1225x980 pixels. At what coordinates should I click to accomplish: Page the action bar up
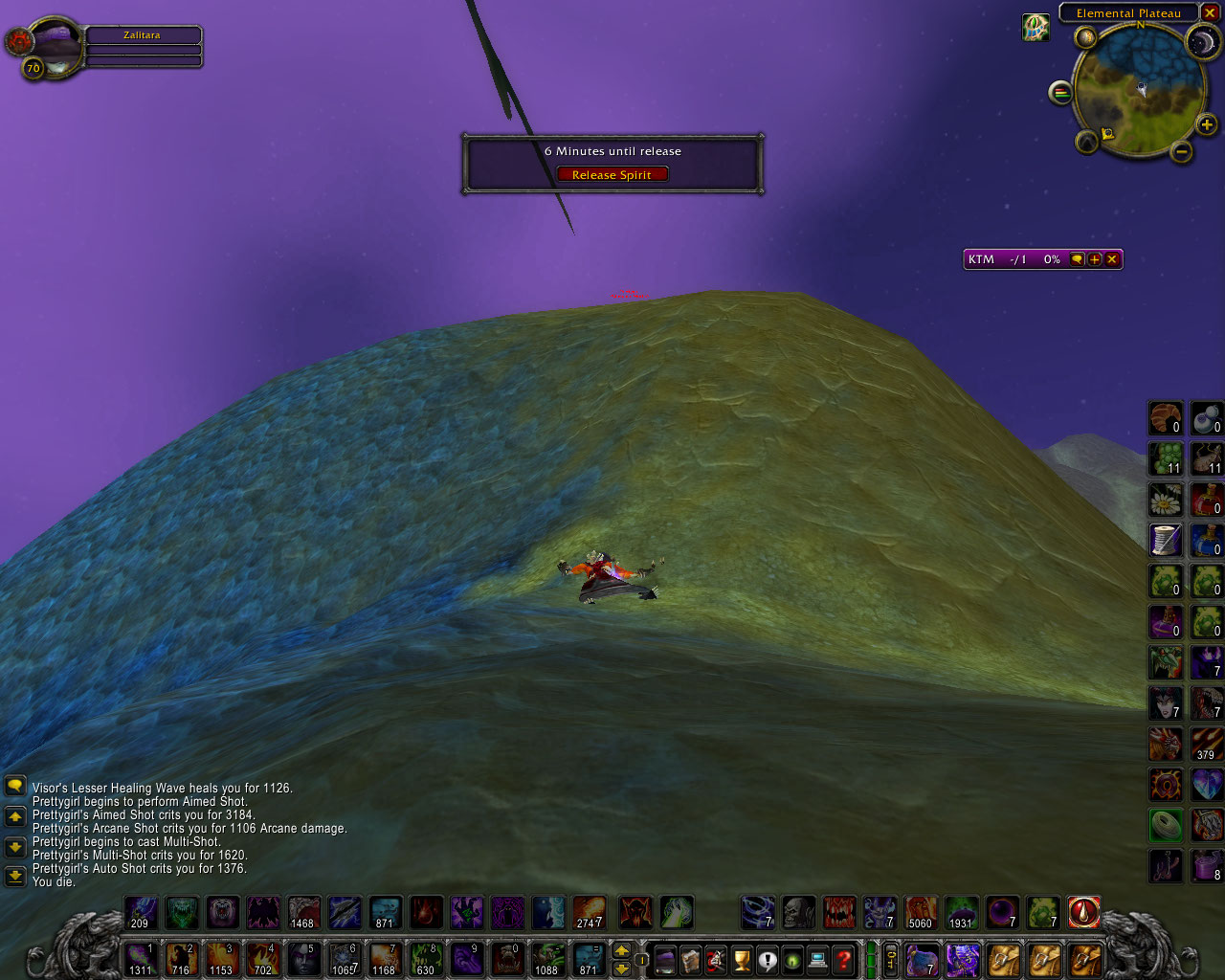(621, 950)
